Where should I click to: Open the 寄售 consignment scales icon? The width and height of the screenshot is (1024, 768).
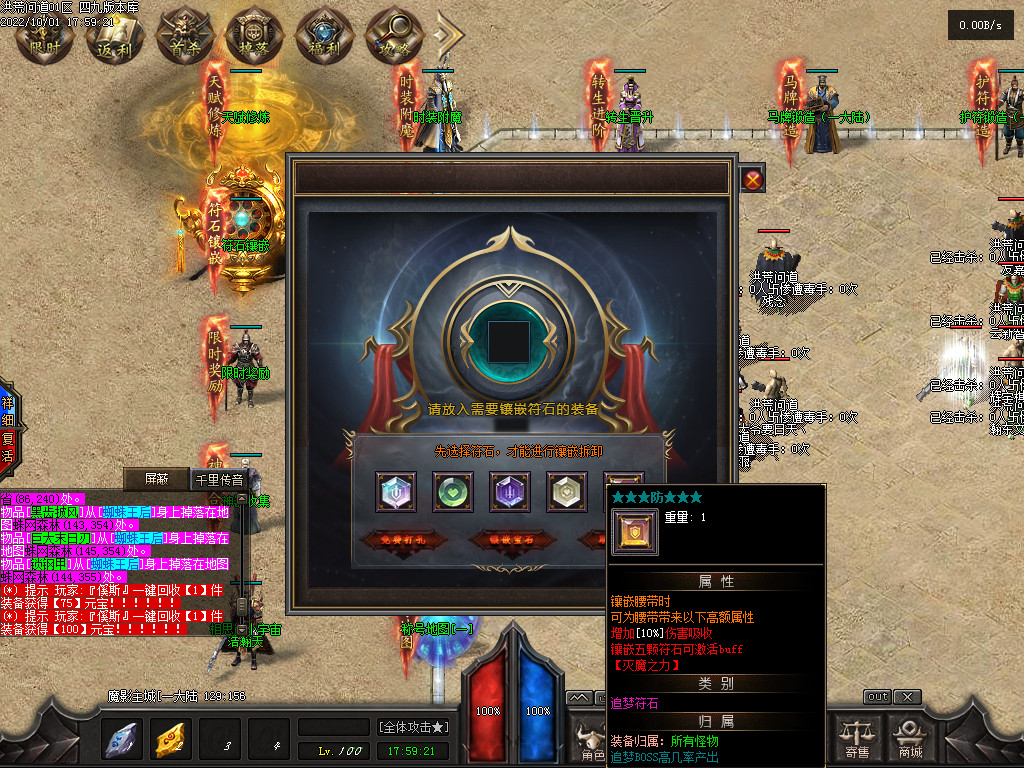click(857, 738)
